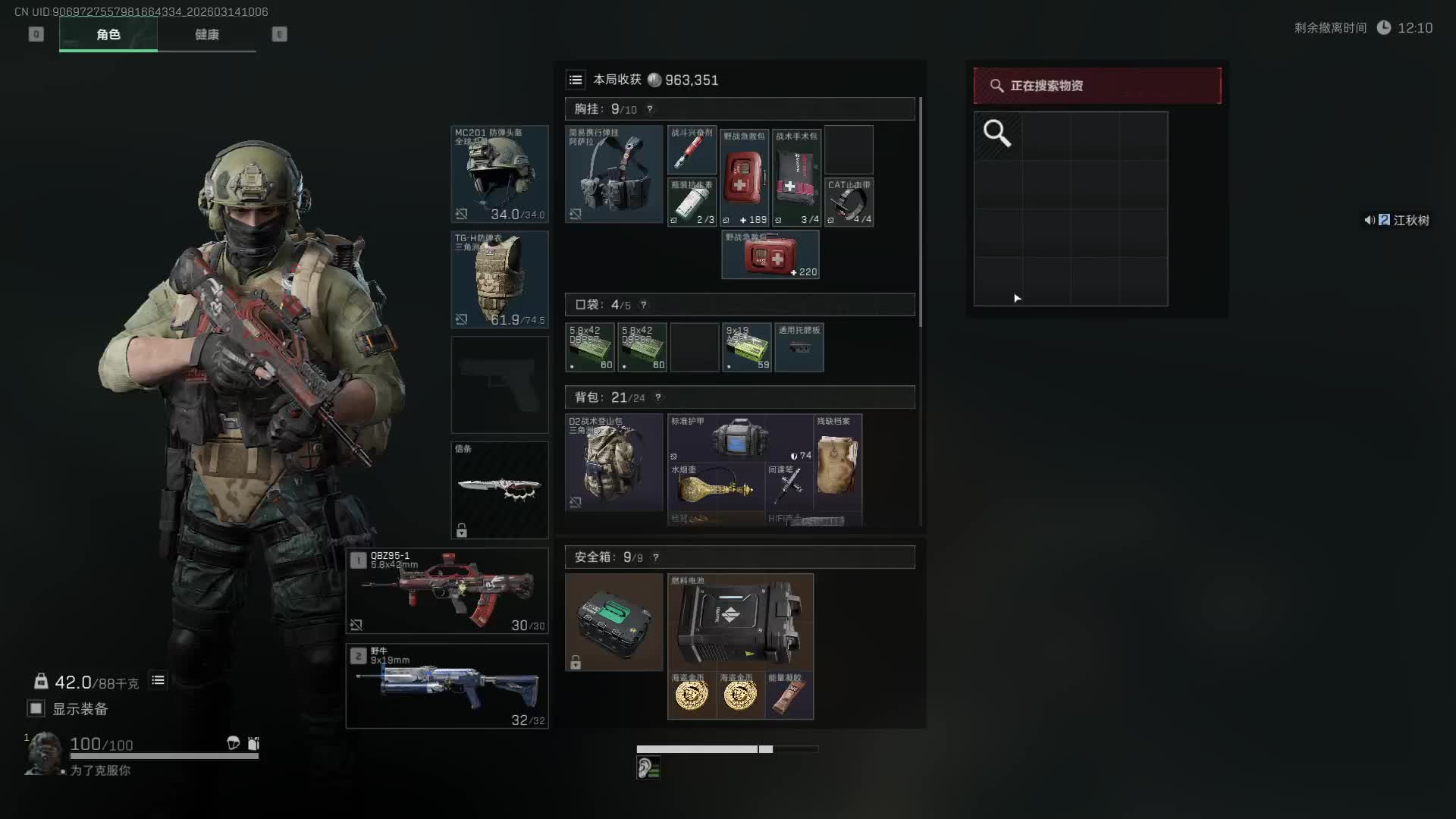Switch to the 健康 tab

coord(206,35)
